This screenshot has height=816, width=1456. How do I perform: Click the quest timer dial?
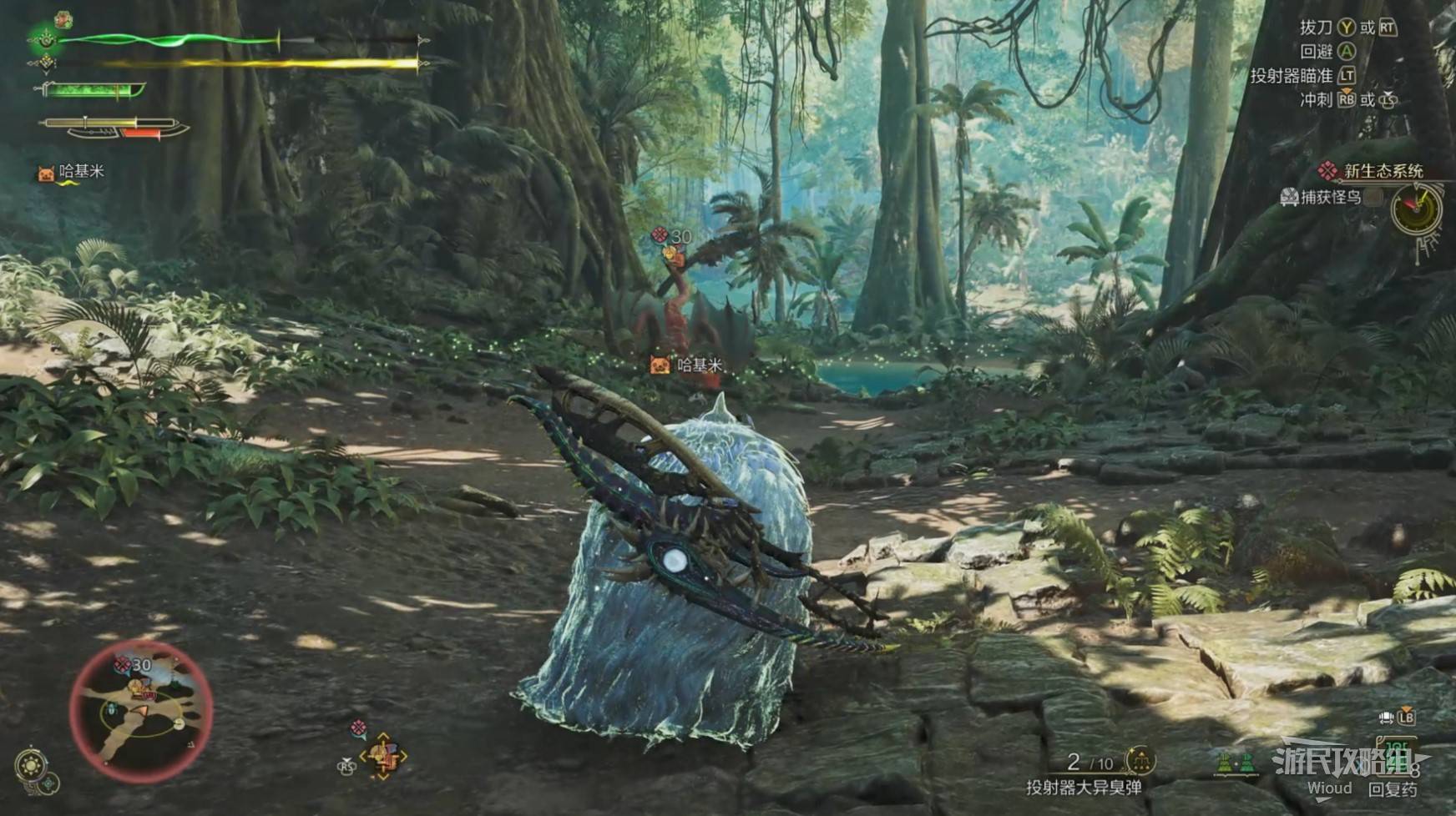(x=1418, y=209)
